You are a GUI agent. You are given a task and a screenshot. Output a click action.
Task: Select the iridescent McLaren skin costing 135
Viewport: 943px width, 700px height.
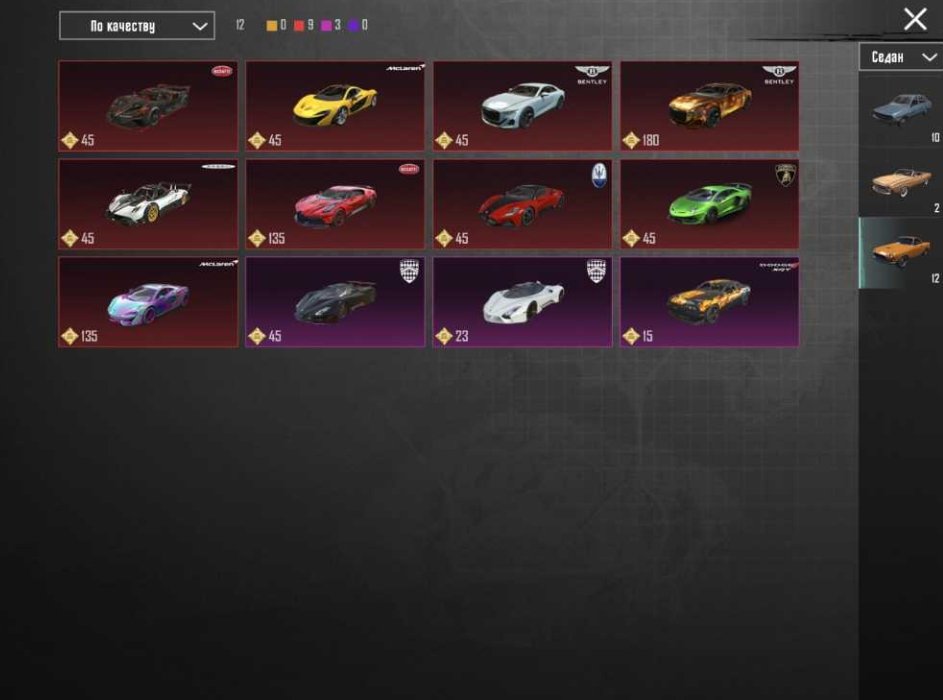148,301
